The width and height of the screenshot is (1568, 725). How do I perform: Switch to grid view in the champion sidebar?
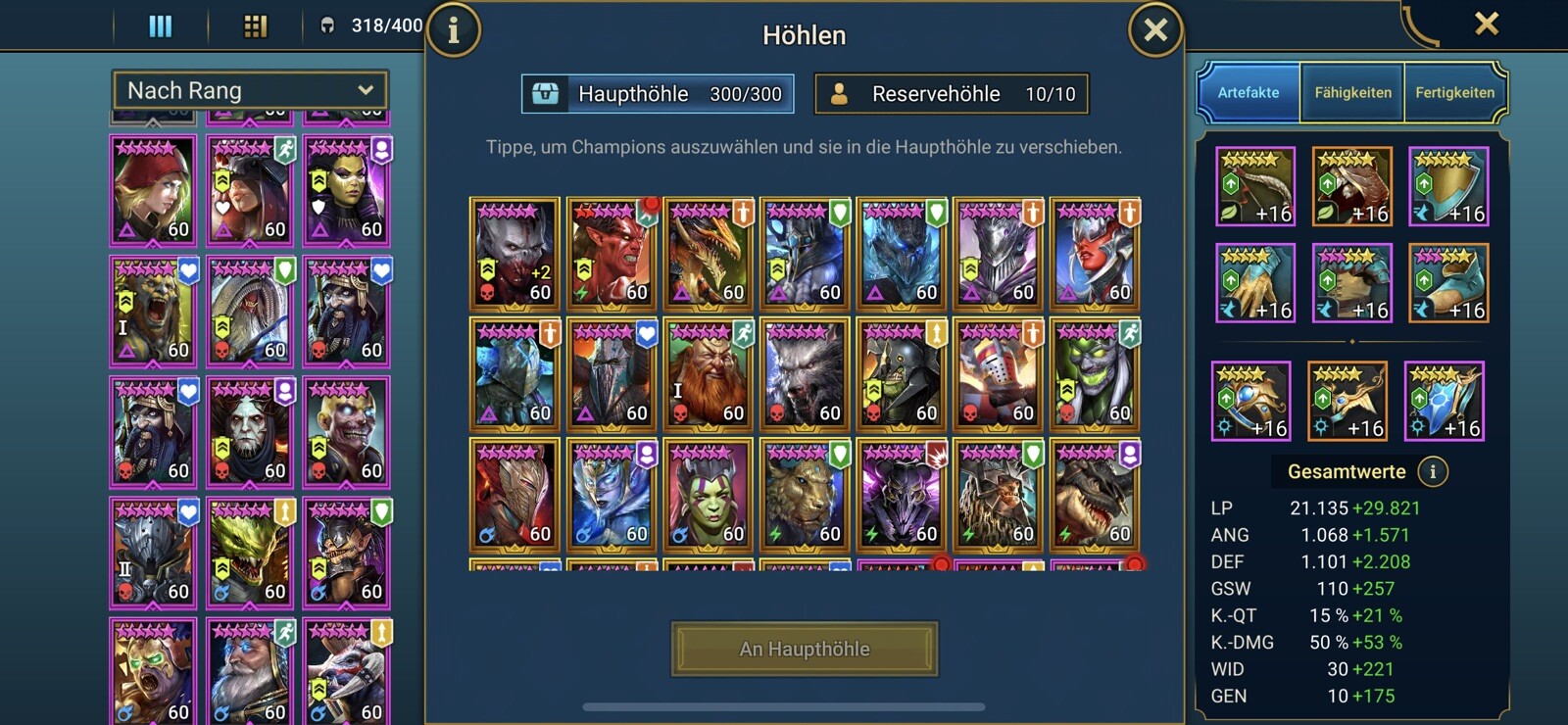click(256, 25)
